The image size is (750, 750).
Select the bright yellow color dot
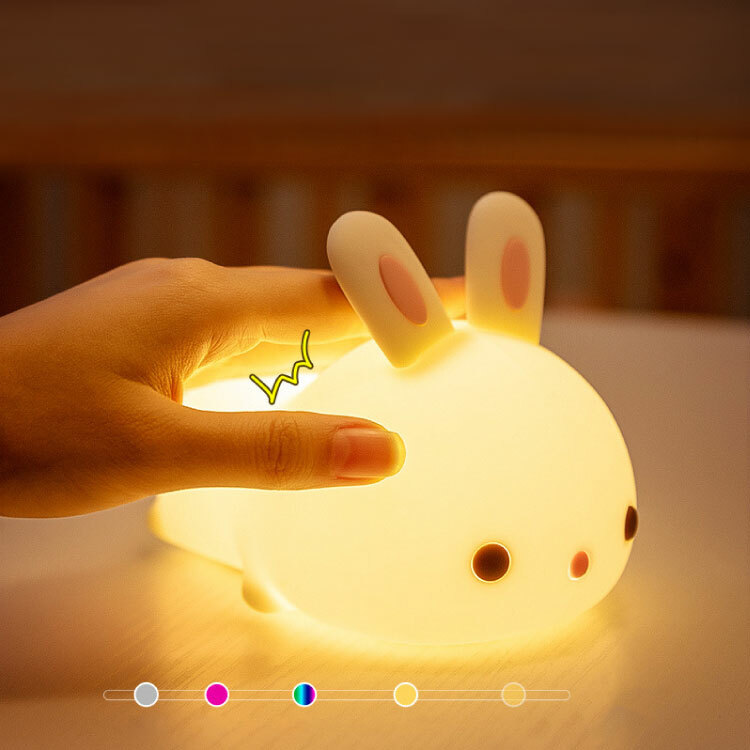405,694
